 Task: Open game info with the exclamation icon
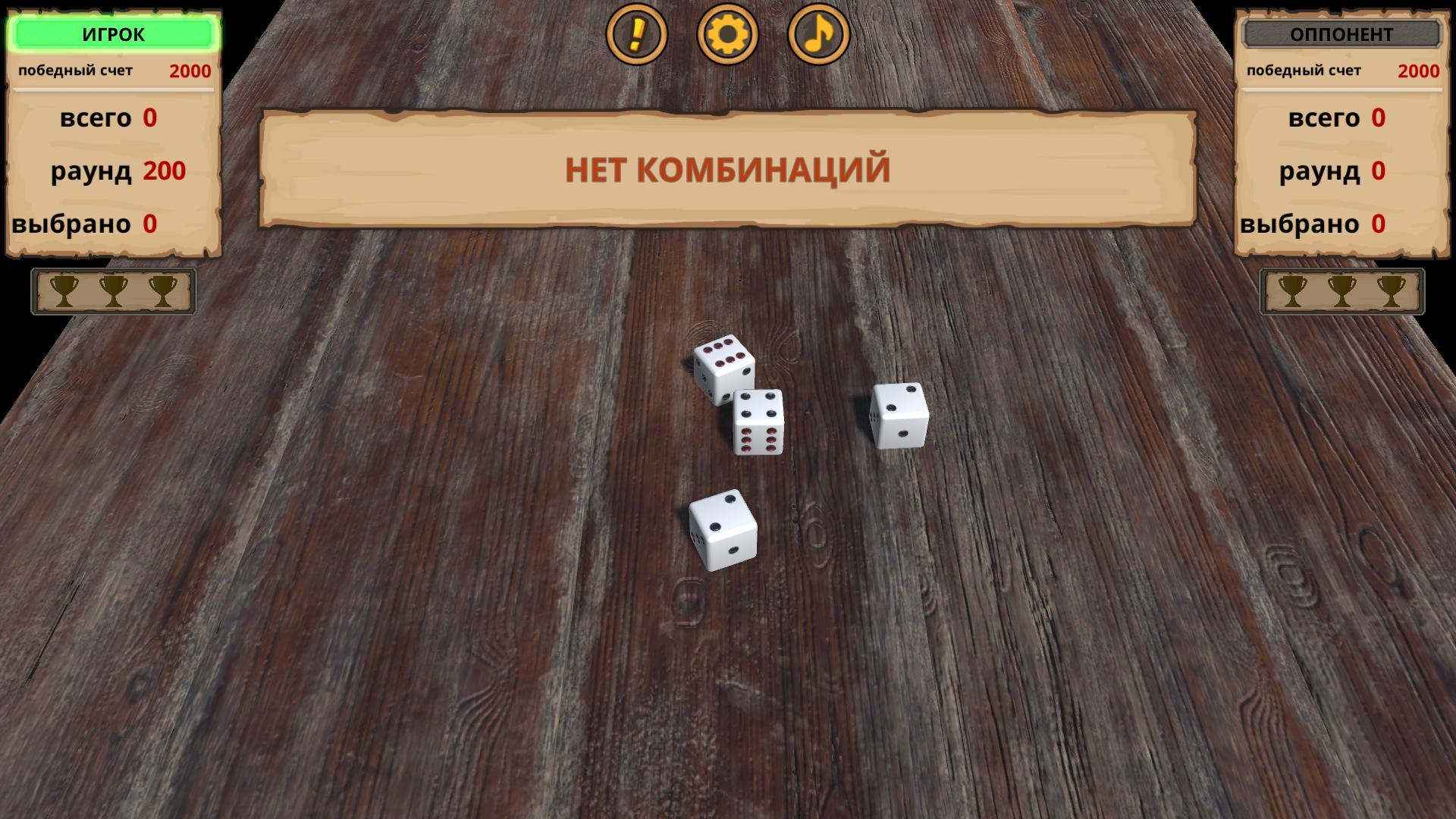[637, 36]
